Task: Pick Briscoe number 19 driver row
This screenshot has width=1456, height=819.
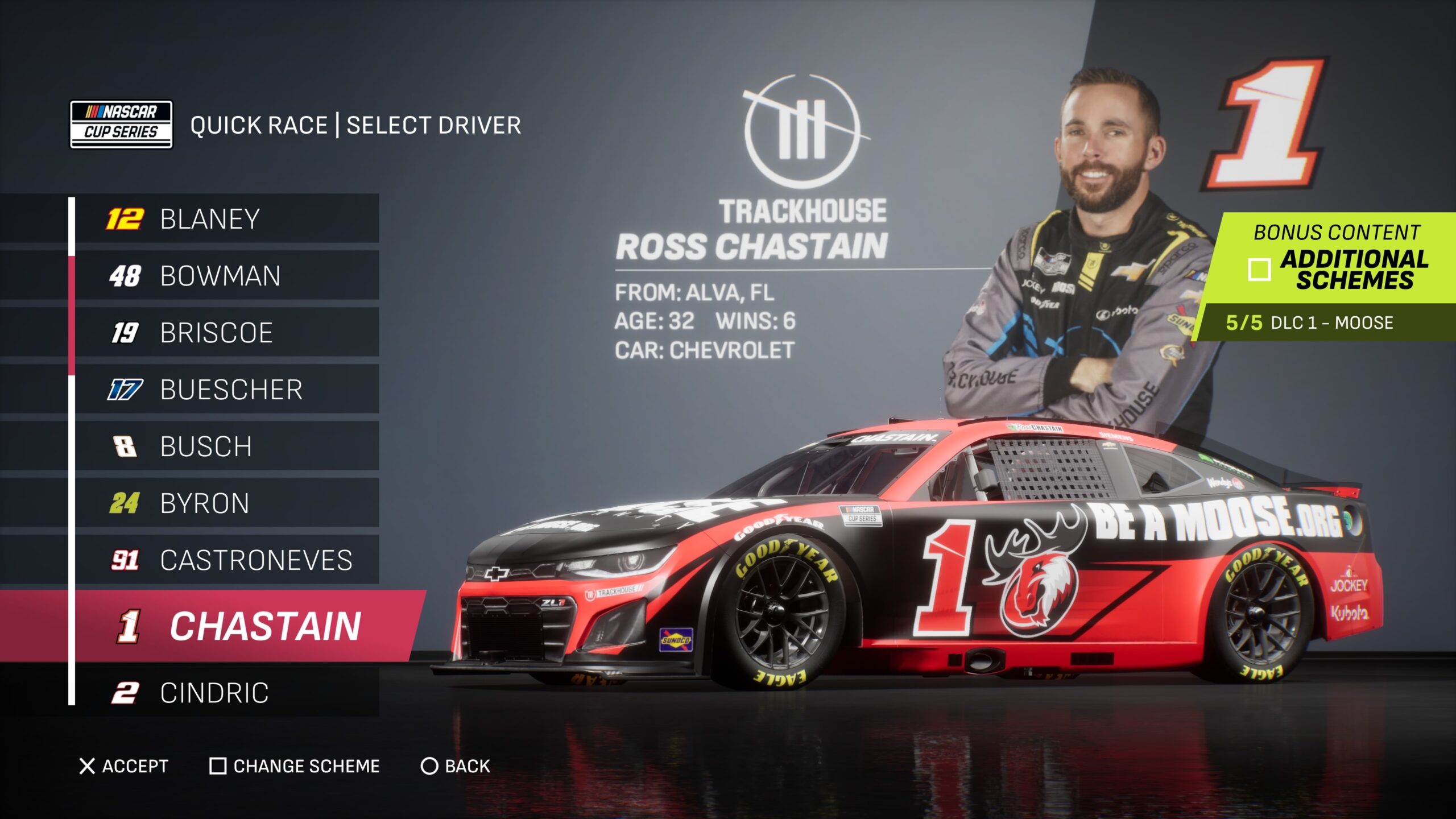Action: [x=227, y=333]
